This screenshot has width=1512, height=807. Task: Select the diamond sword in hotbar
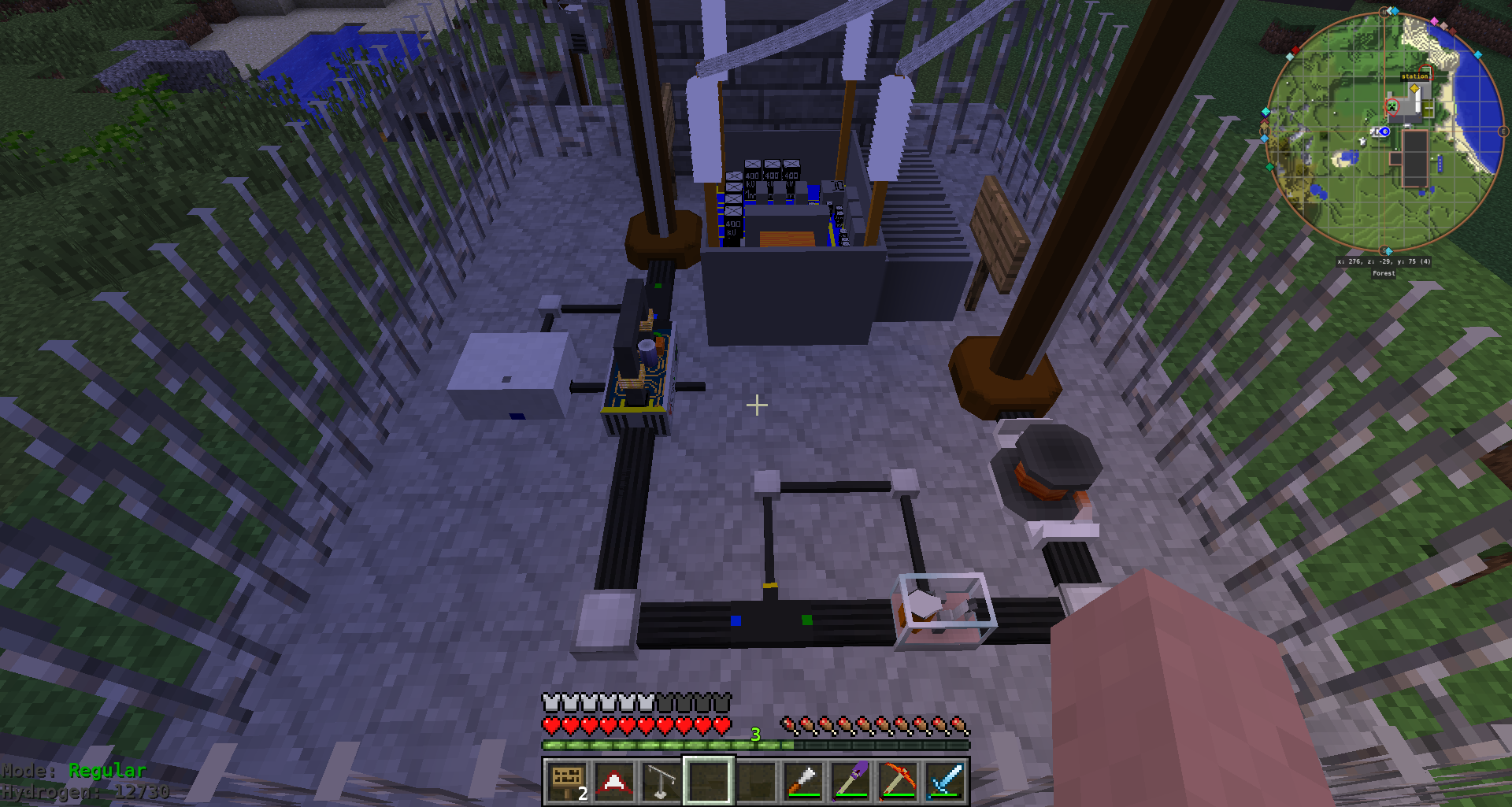click(x=947, y=781)
